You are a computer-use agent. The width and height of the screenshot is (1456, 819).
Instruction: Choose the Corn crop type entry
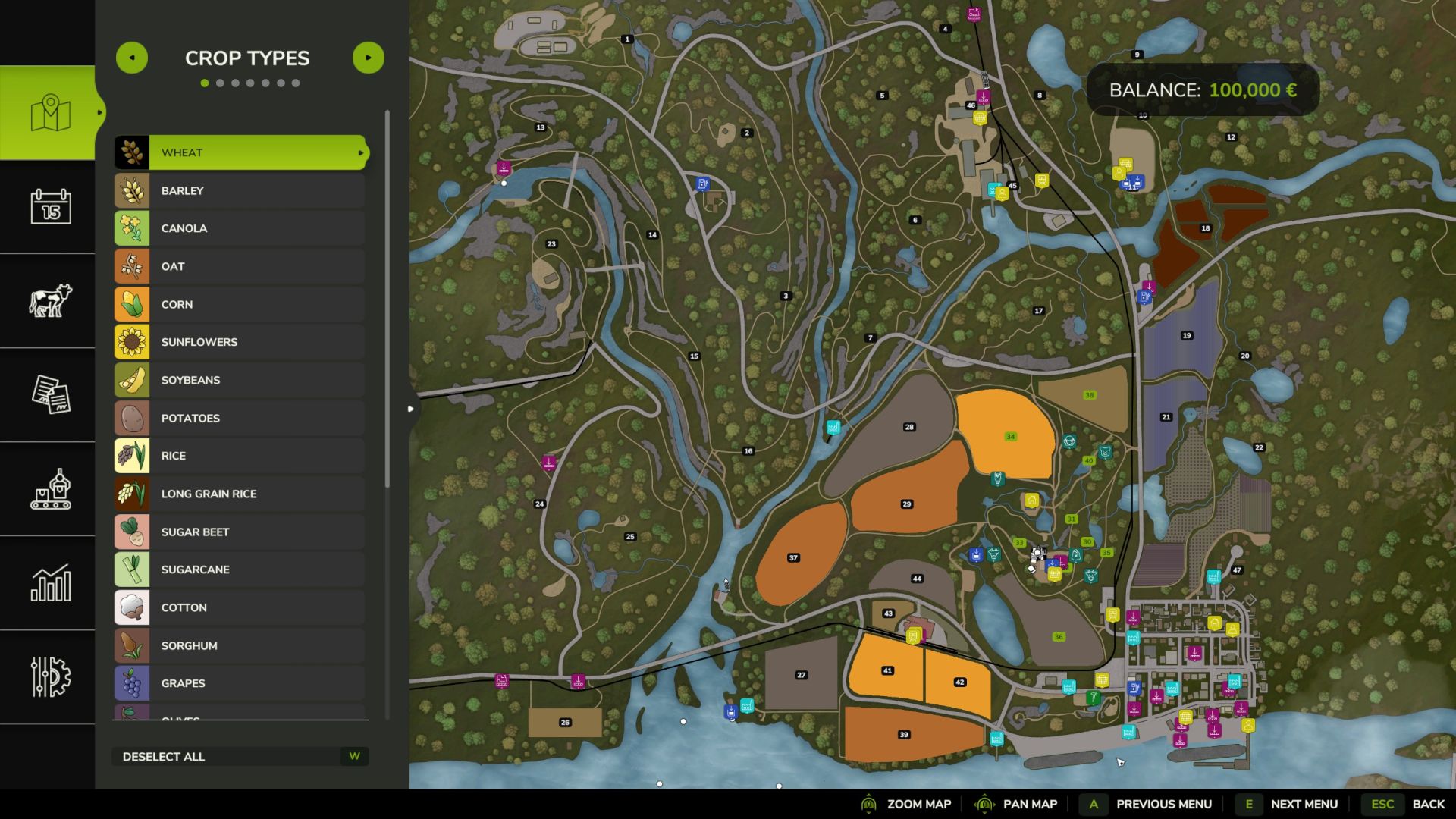coord(241,304)
